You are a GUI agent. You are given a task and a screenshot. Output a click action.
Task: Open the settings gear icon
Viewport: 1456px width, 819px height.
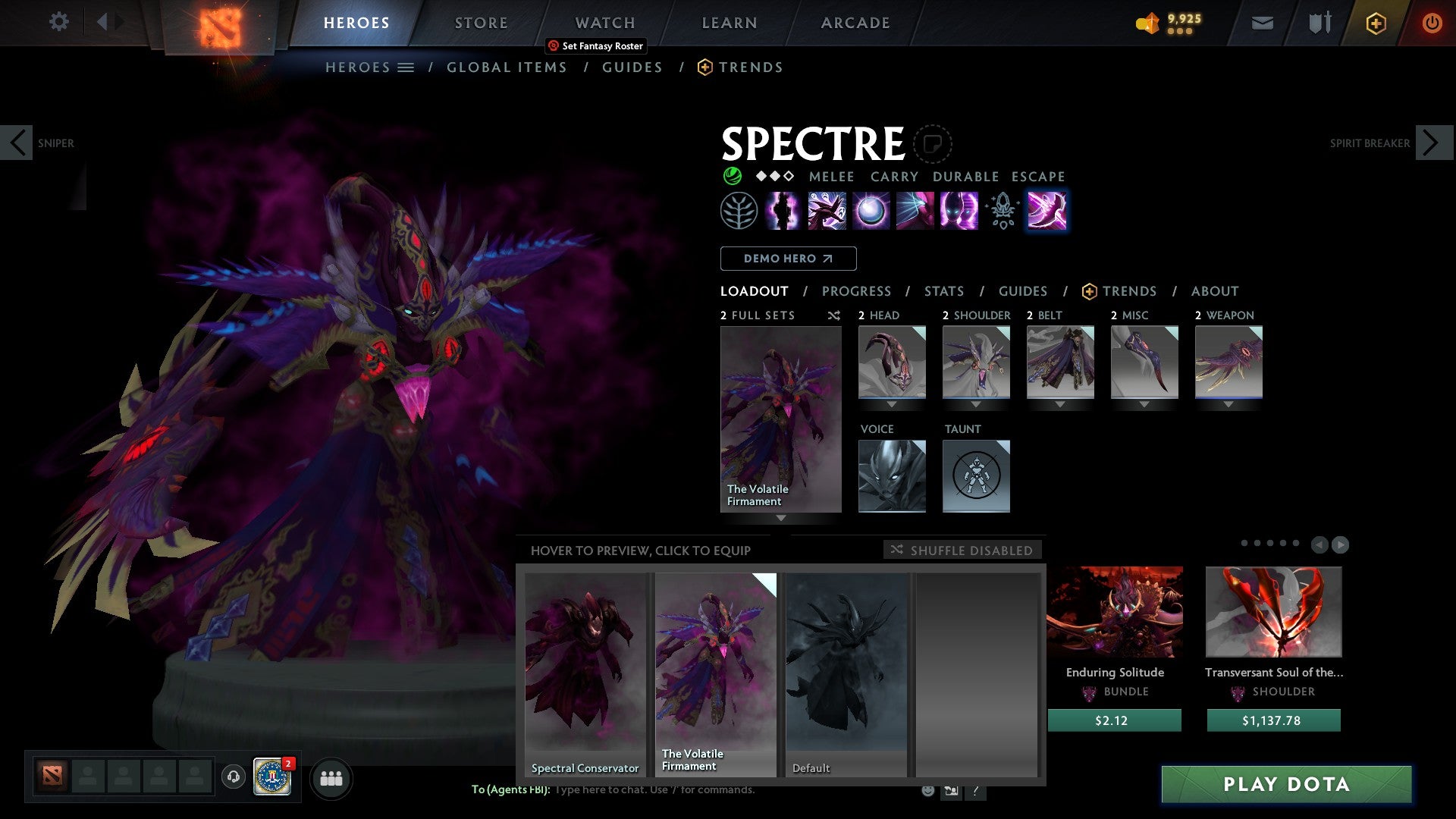pos(58,21)
